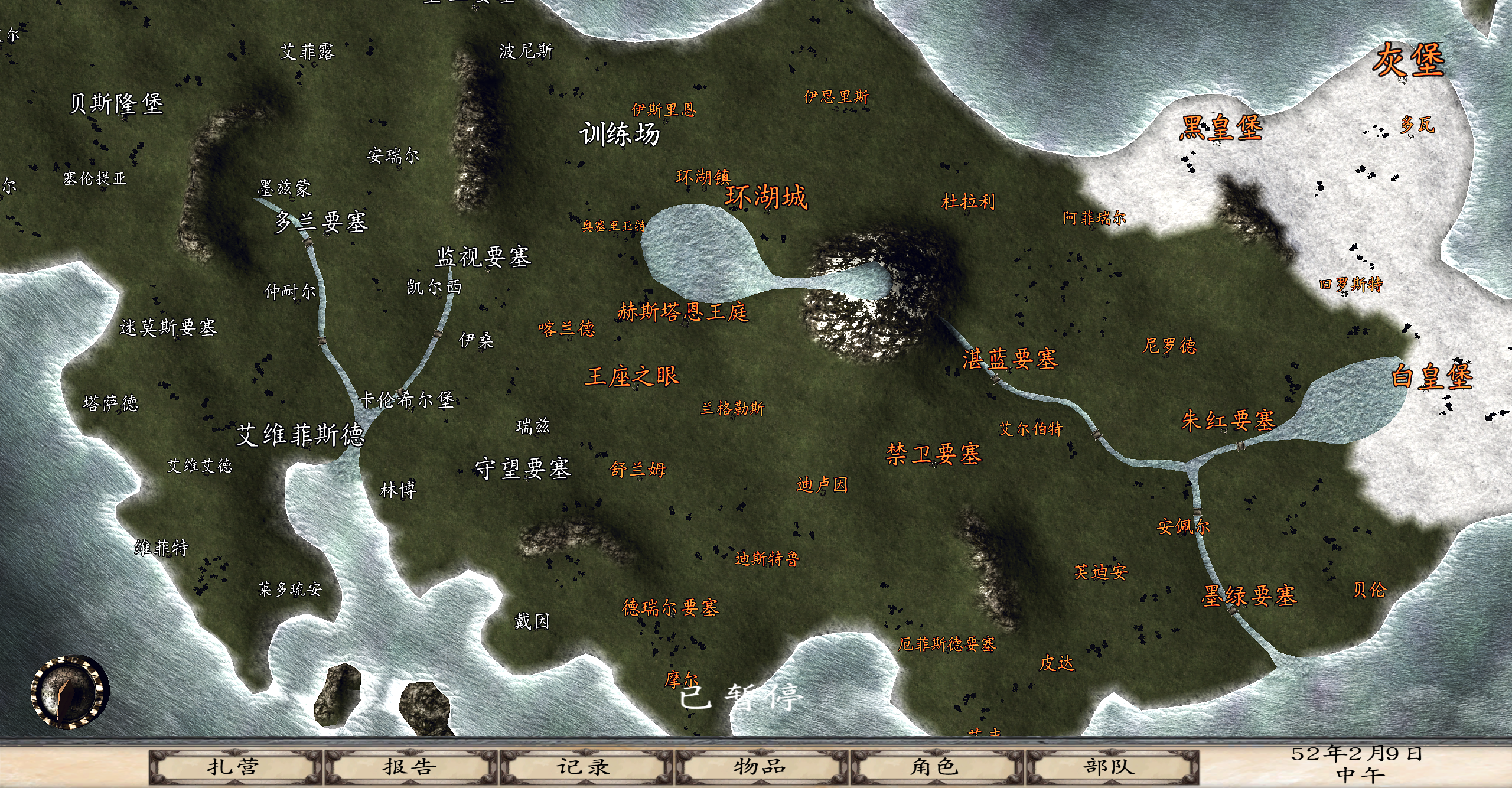Open the 物品 (Inventory) screen
1512x788 pixels.
761,767
